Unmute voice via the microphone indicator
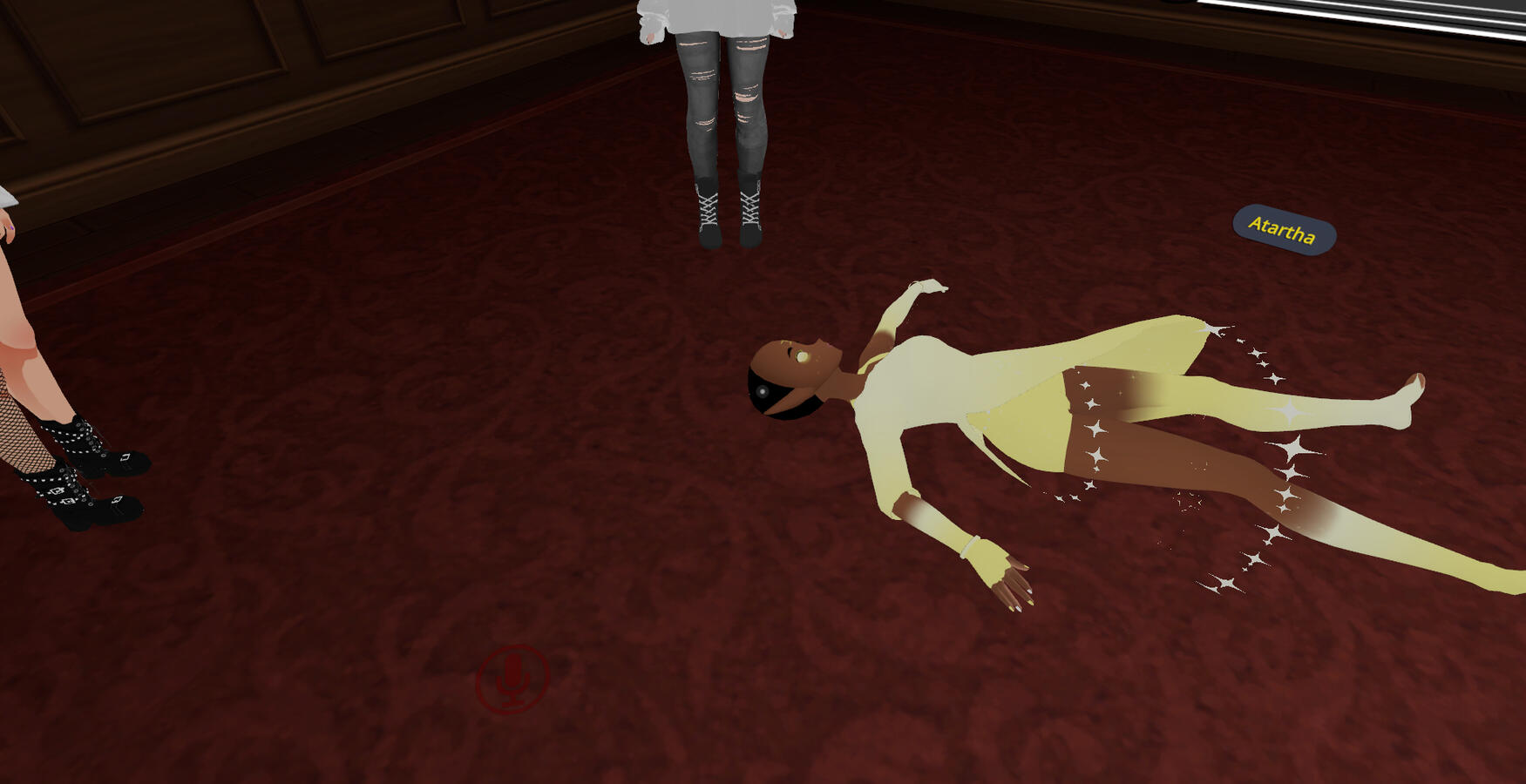1526x784 pixels. coord(512,681)
